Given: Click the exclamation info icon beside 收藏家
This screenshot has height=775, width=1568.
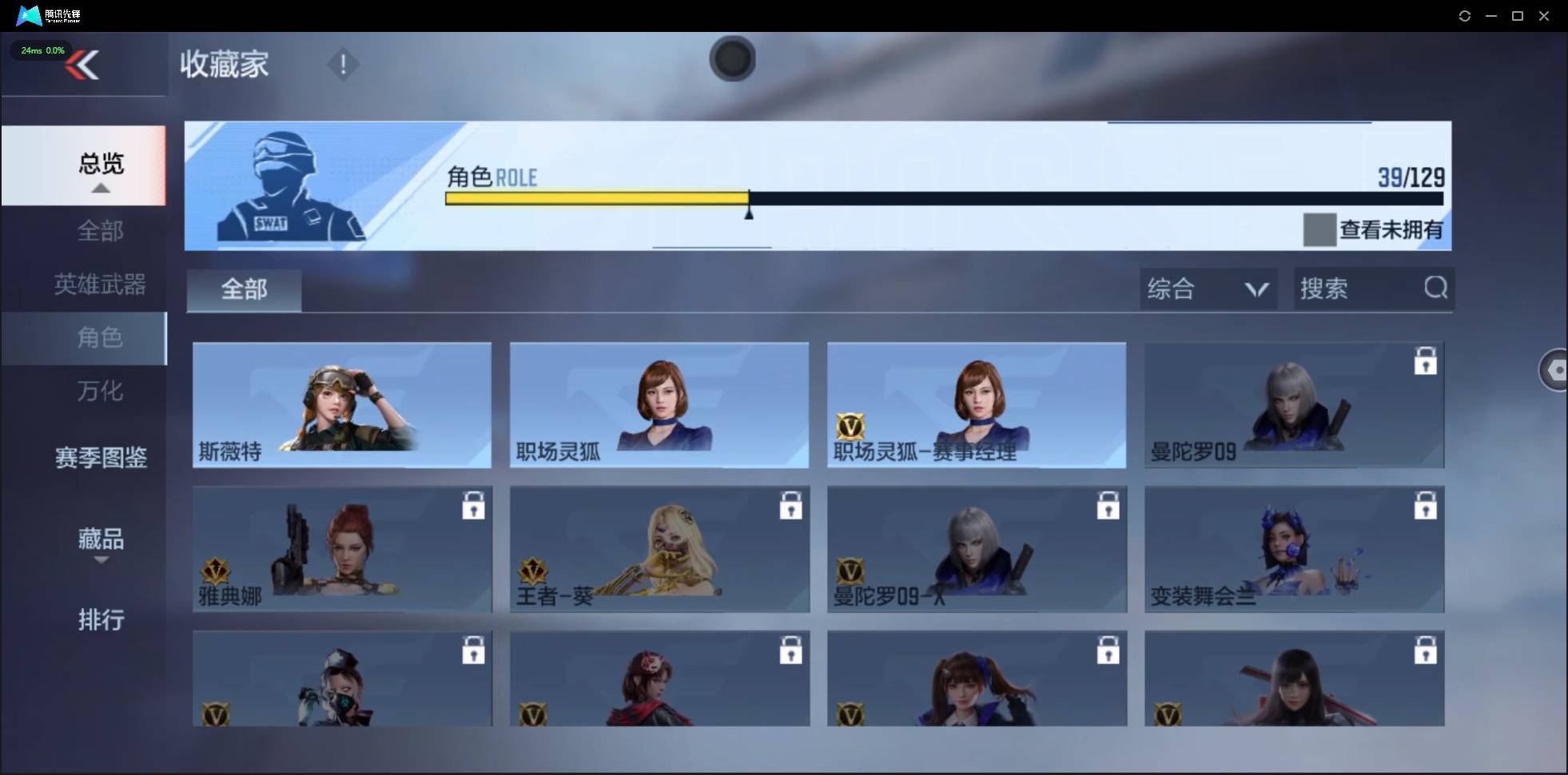Looking at the screenshot, I should point(344,64).
